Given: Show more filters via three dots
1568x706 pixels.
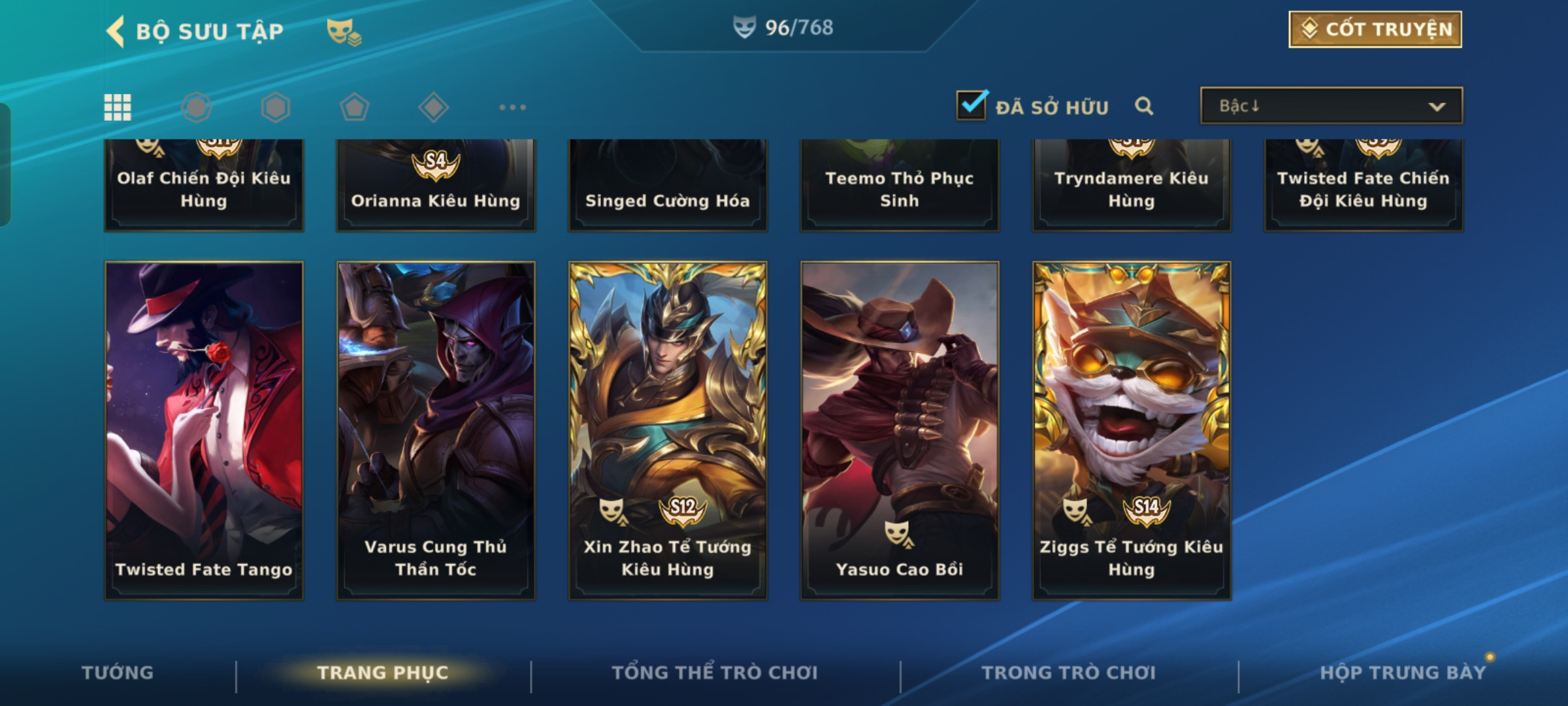Looking at the screenshot, I should 512,107.
